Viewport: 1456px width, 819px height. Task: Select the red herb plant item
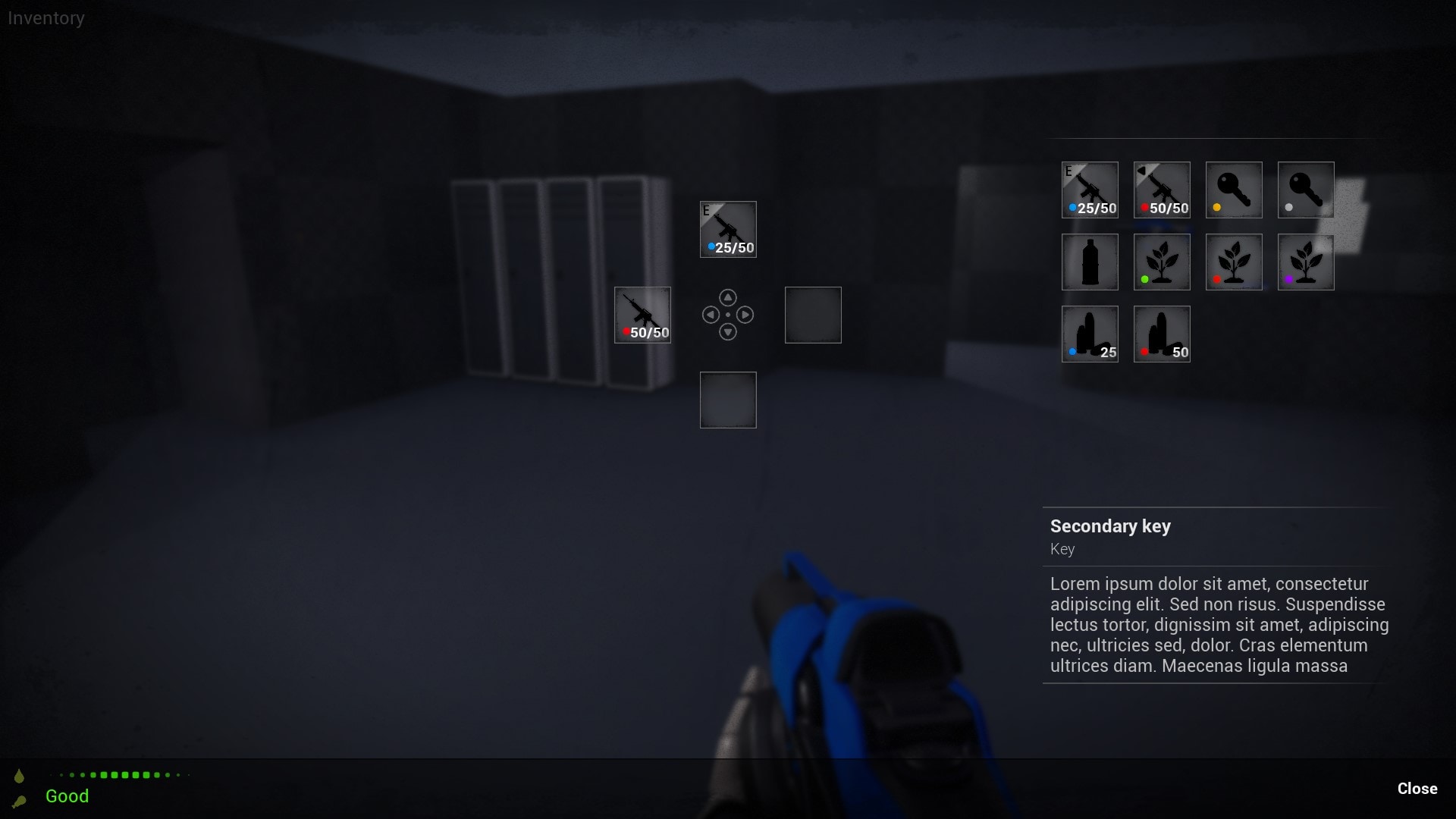pos(1233,262)
